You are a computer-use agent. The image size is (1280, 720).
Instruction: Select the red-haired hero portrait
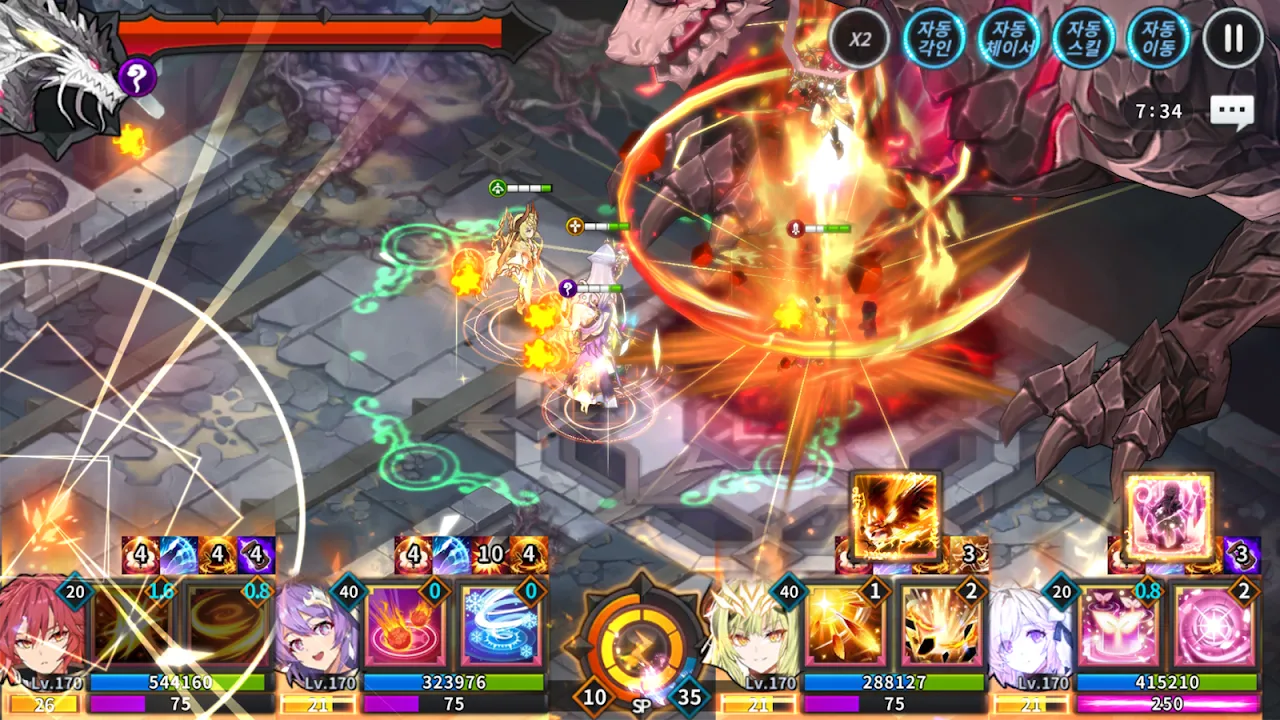[40, 630]
